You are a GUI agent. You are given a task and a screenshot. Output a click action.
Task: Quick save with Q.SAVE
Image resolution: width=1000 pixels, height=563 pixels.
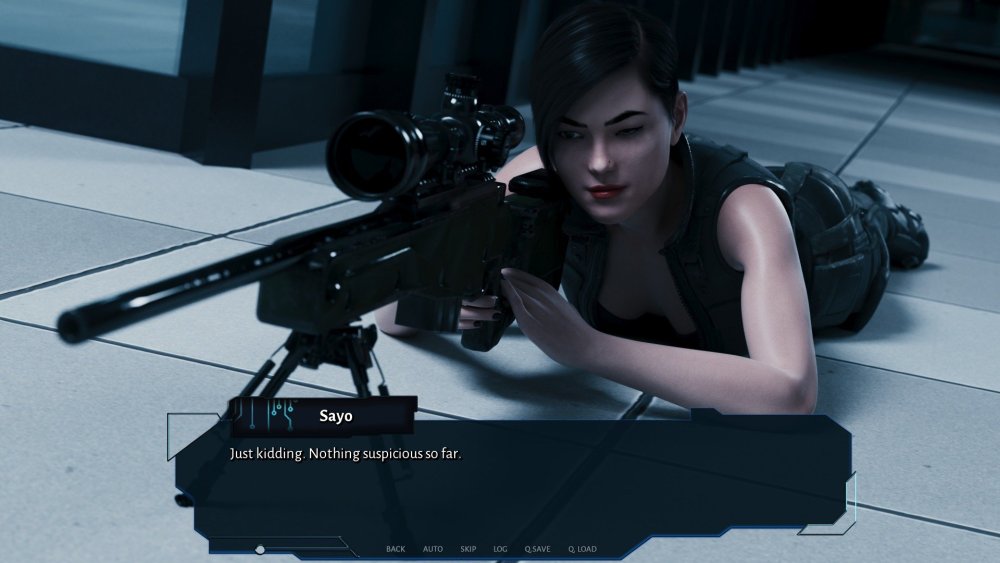[x=537, y=549]
